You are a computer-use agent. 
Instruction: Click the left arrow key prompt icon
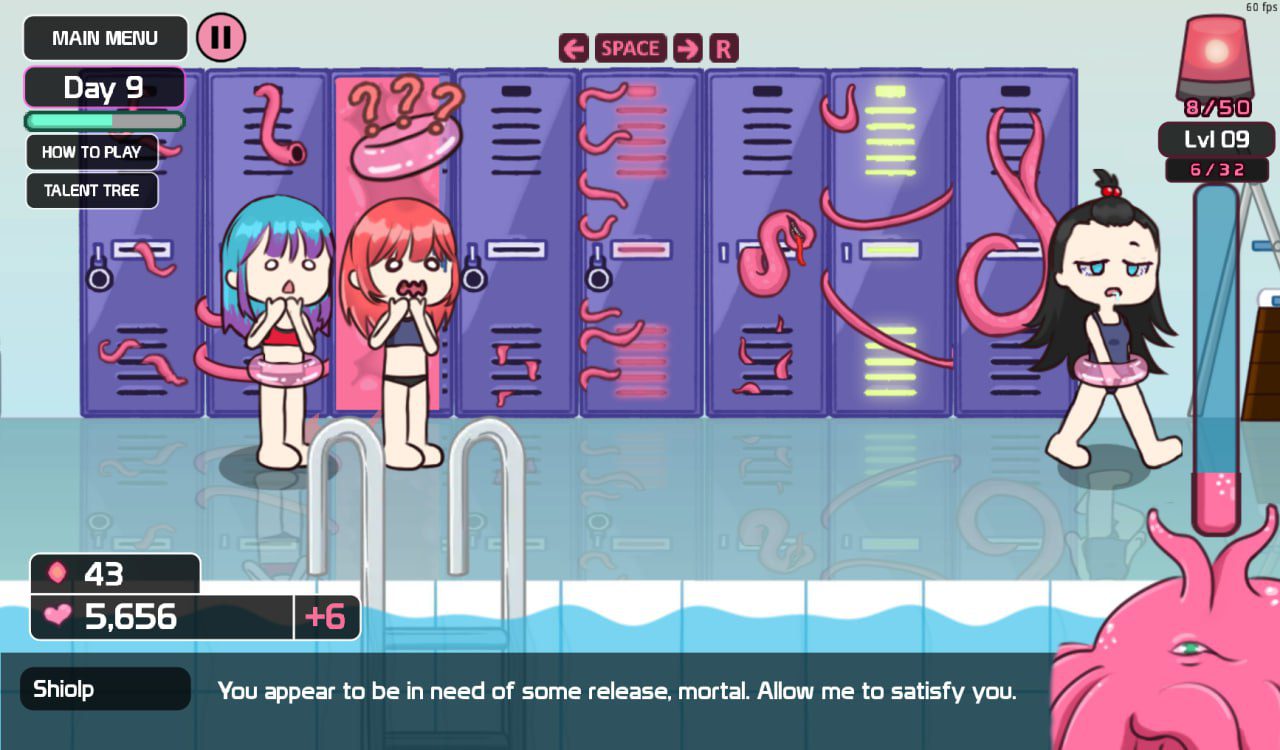click(573, 47)
